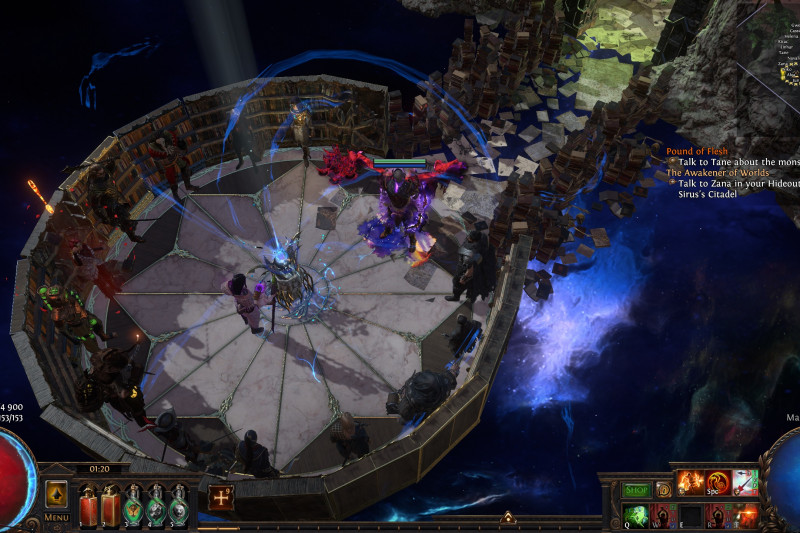
Task: Select the red arrow attack skill icon
Action: [743, 483]
